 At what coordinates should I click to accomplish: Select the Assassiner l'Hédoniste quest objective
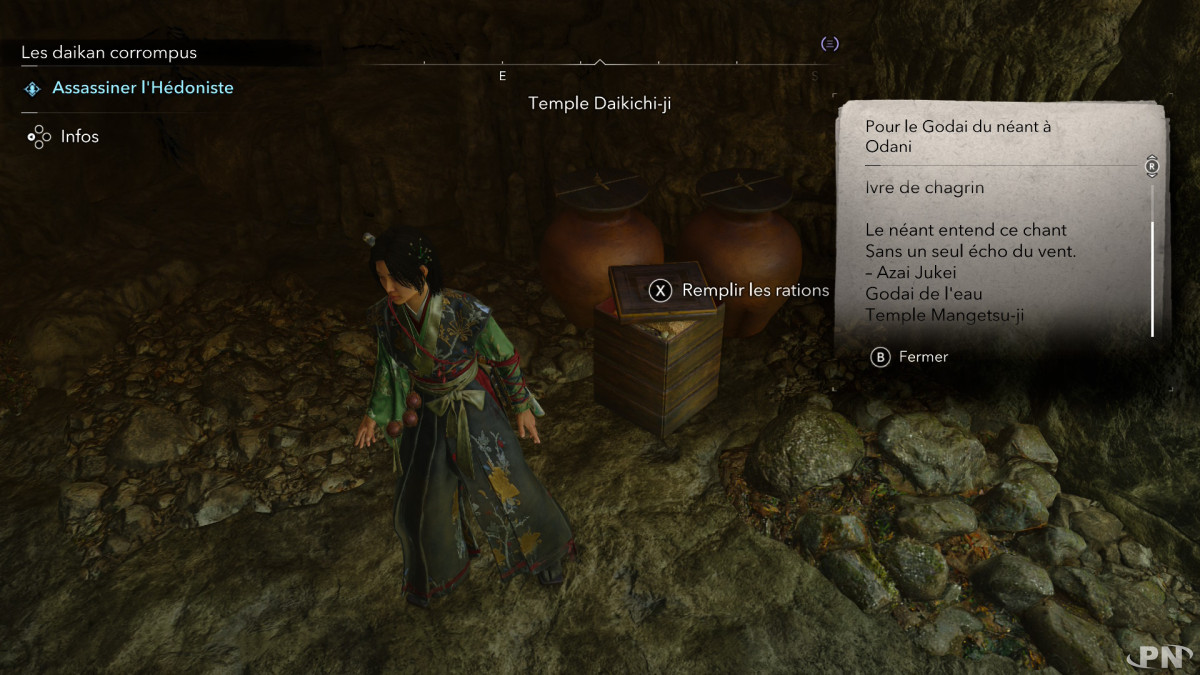click(x=142, y=88)
